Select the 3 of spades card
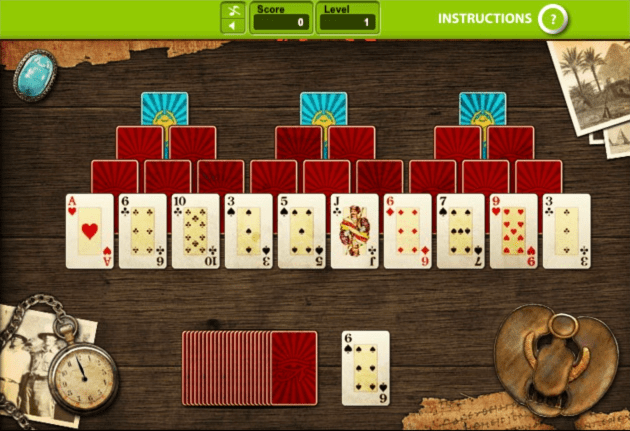Viewport: 630px width, 431px height. pos(248,231)
